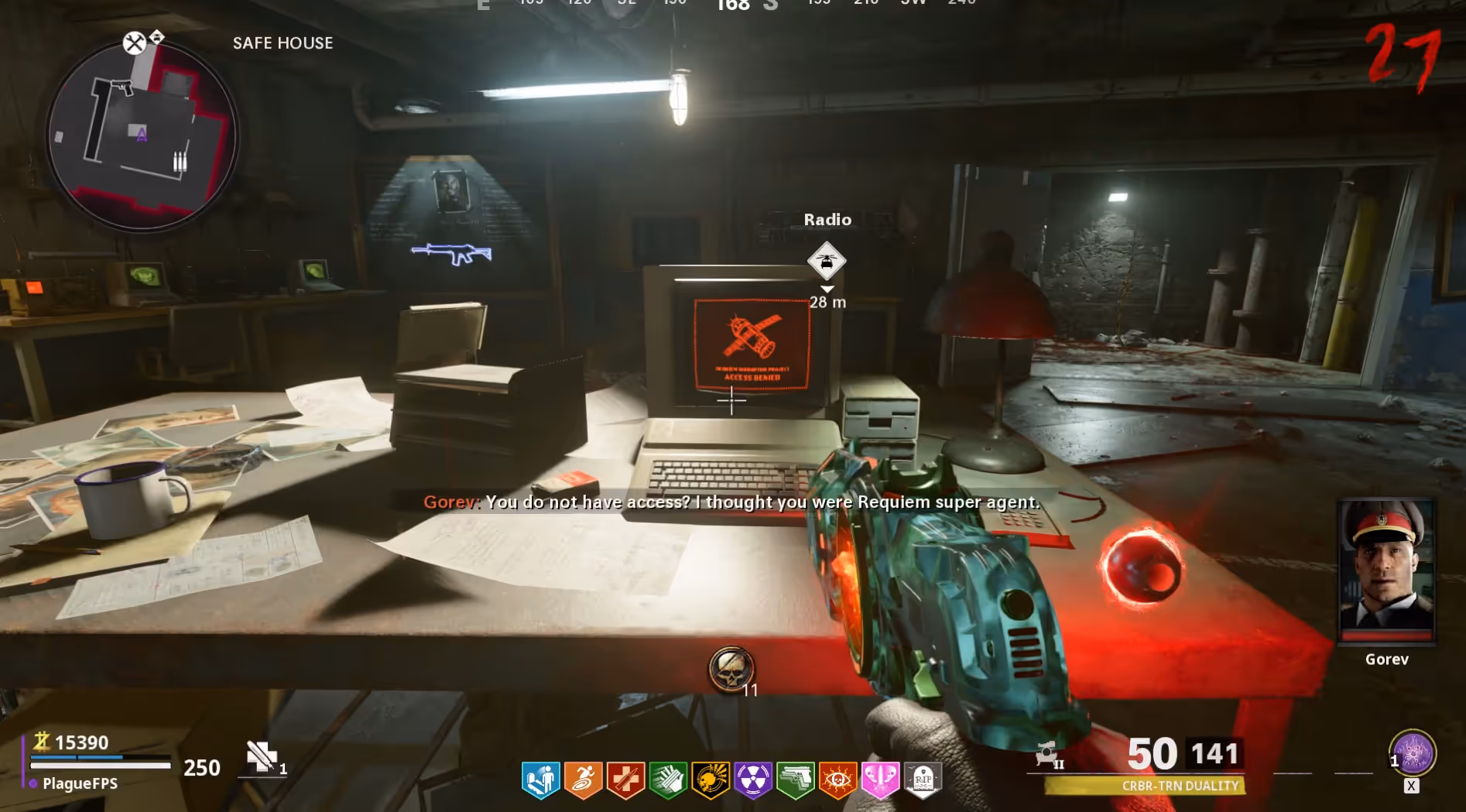
Task: Select the Radio objective marker
Action: coord(827,261)
